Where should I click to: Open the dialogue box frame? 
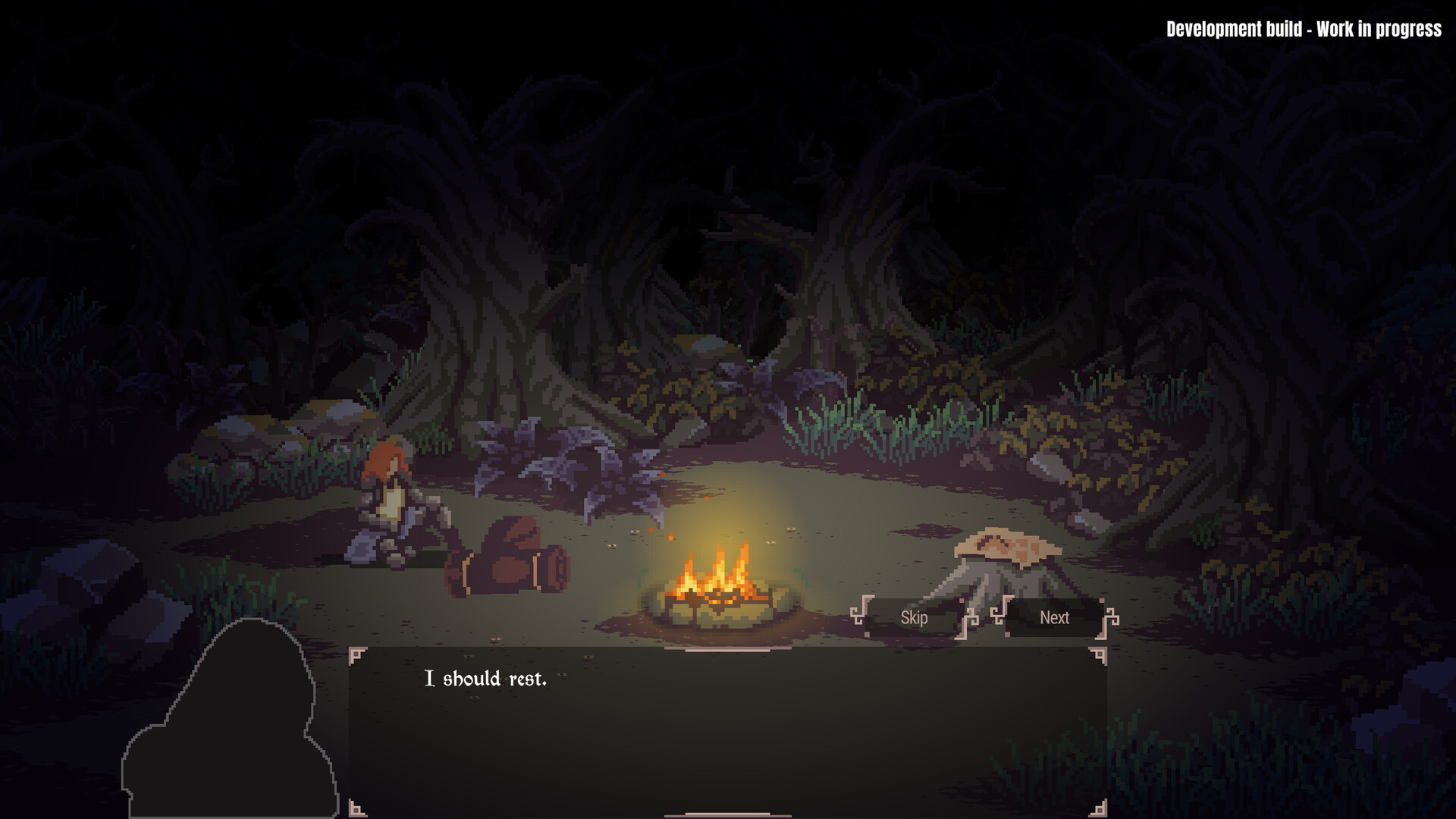728,728
